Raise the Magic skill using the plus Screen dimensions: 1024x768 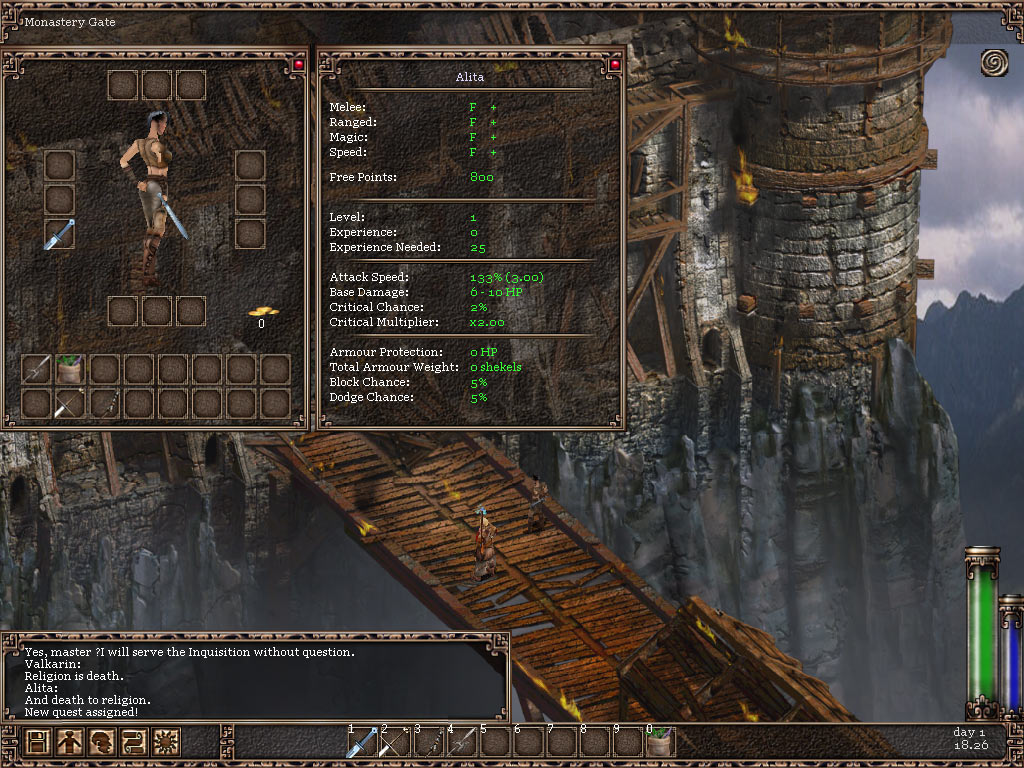493,137
